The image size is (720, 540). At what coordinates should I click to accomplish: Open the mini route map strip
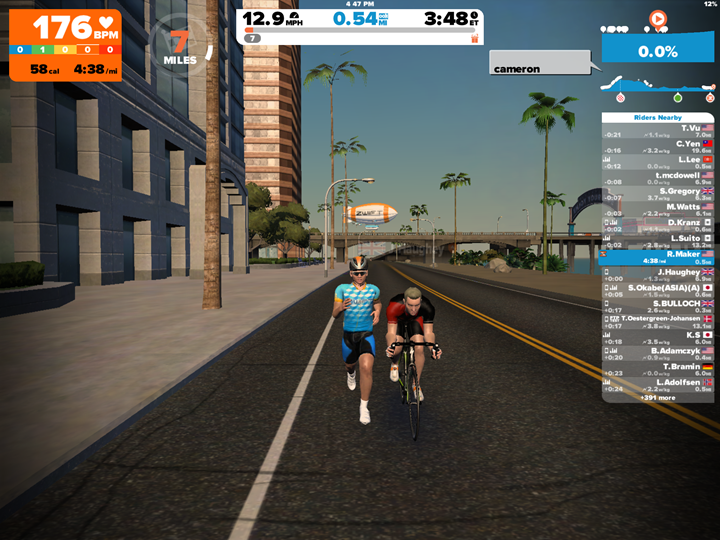[658, 88]
